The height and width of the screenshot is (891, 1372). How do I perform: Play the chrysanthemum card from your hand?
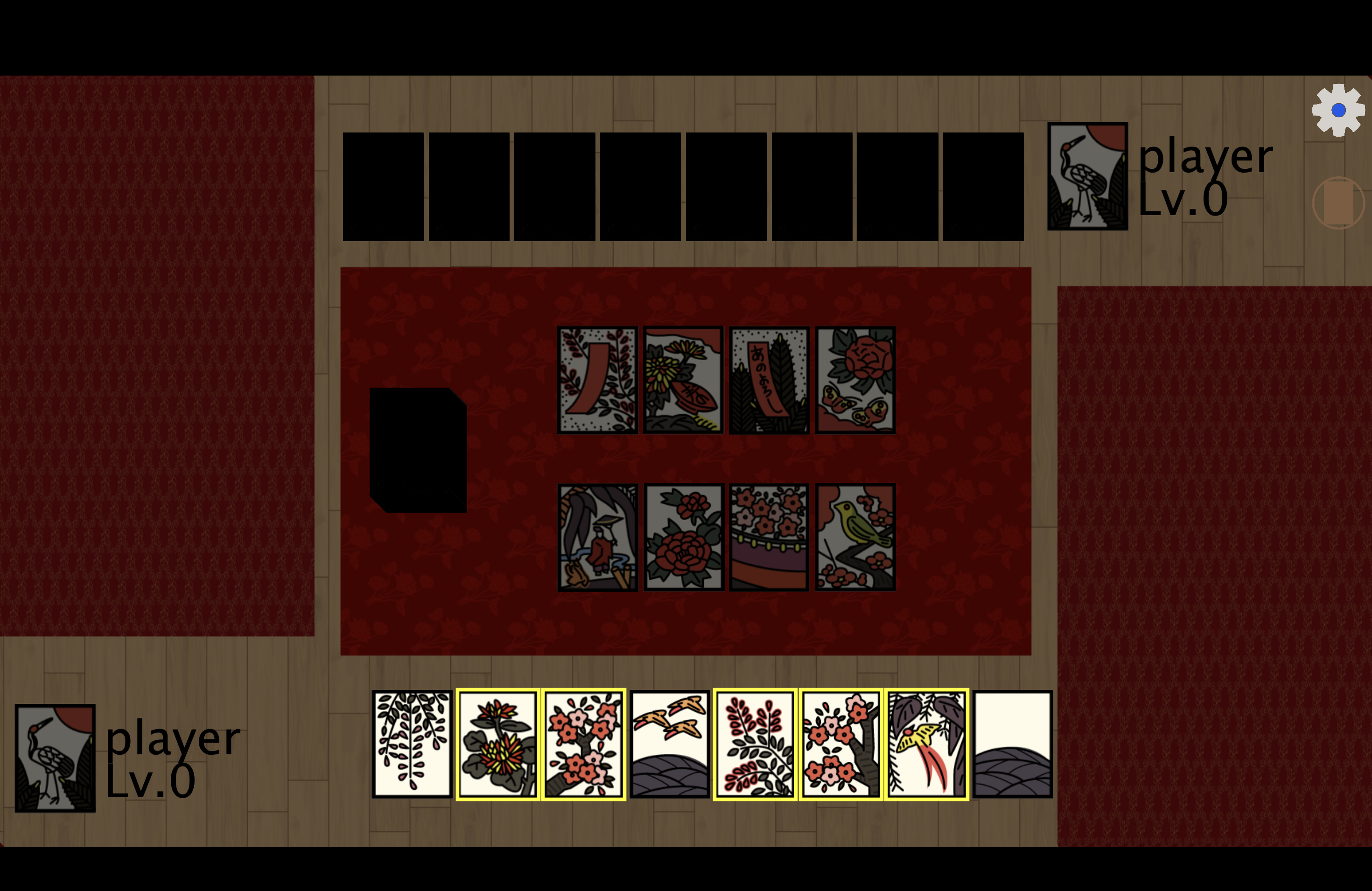click(497, 744)
